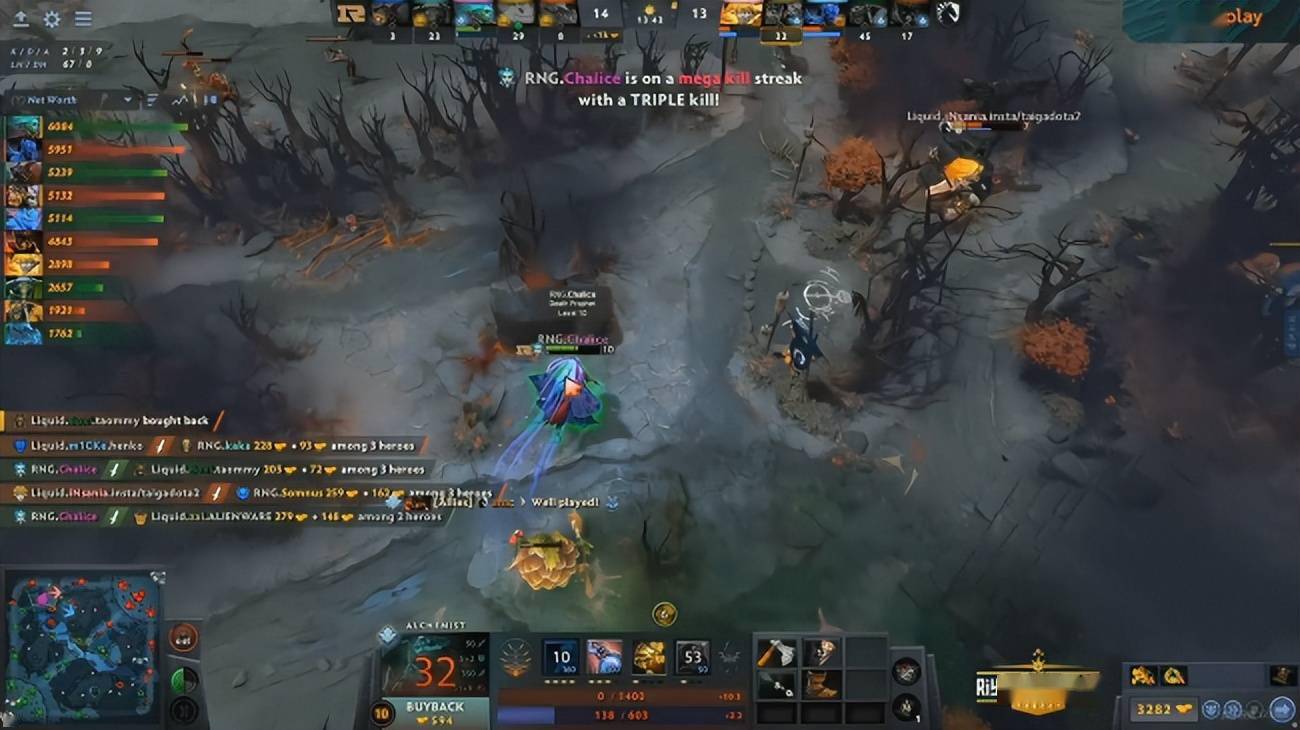Open the net worth graph icon
Viewport: 1300px width, 730px height.
pyautogui.click(x=180, y=99)
